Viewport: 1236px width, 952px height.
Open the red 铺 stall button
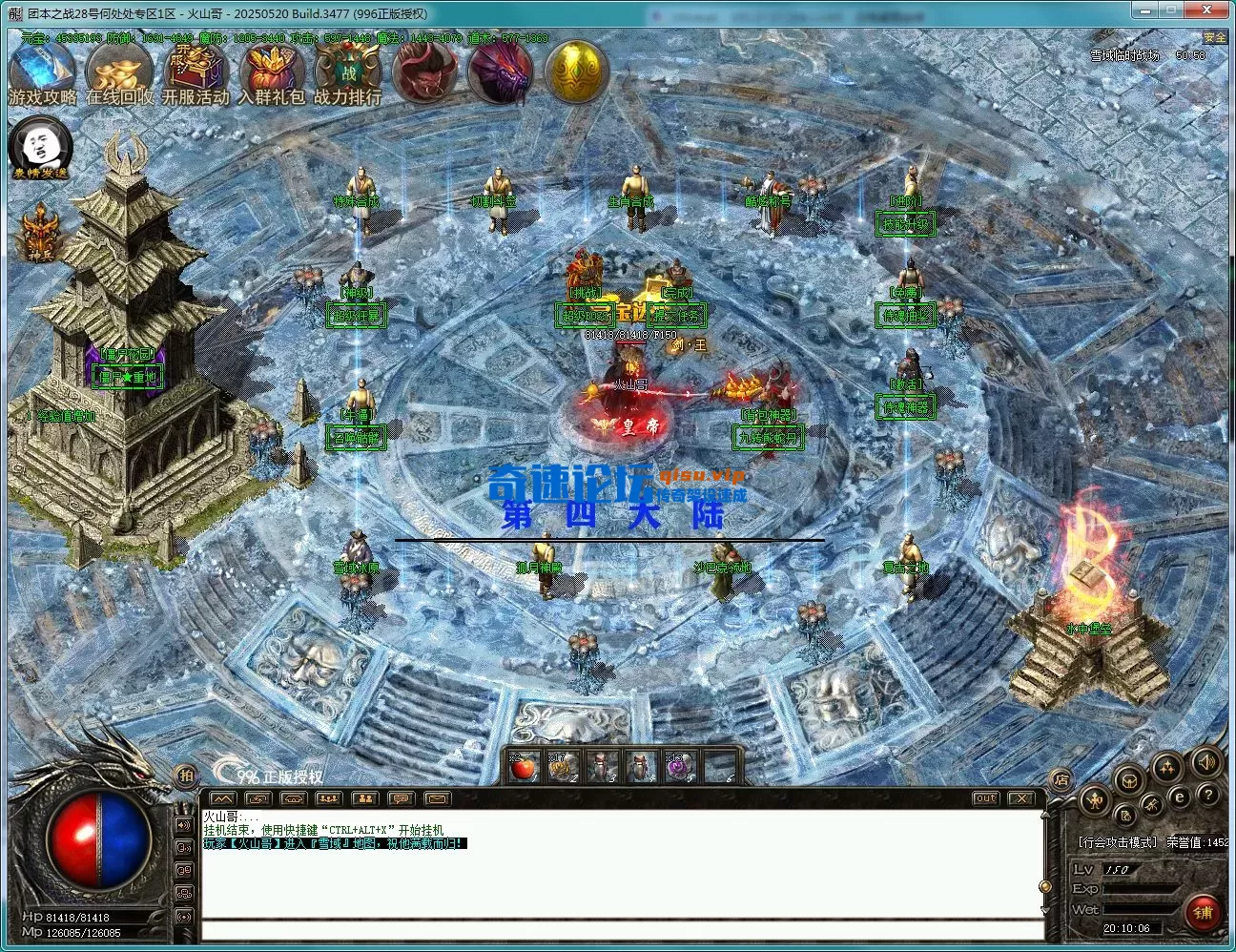point(1202,912)
